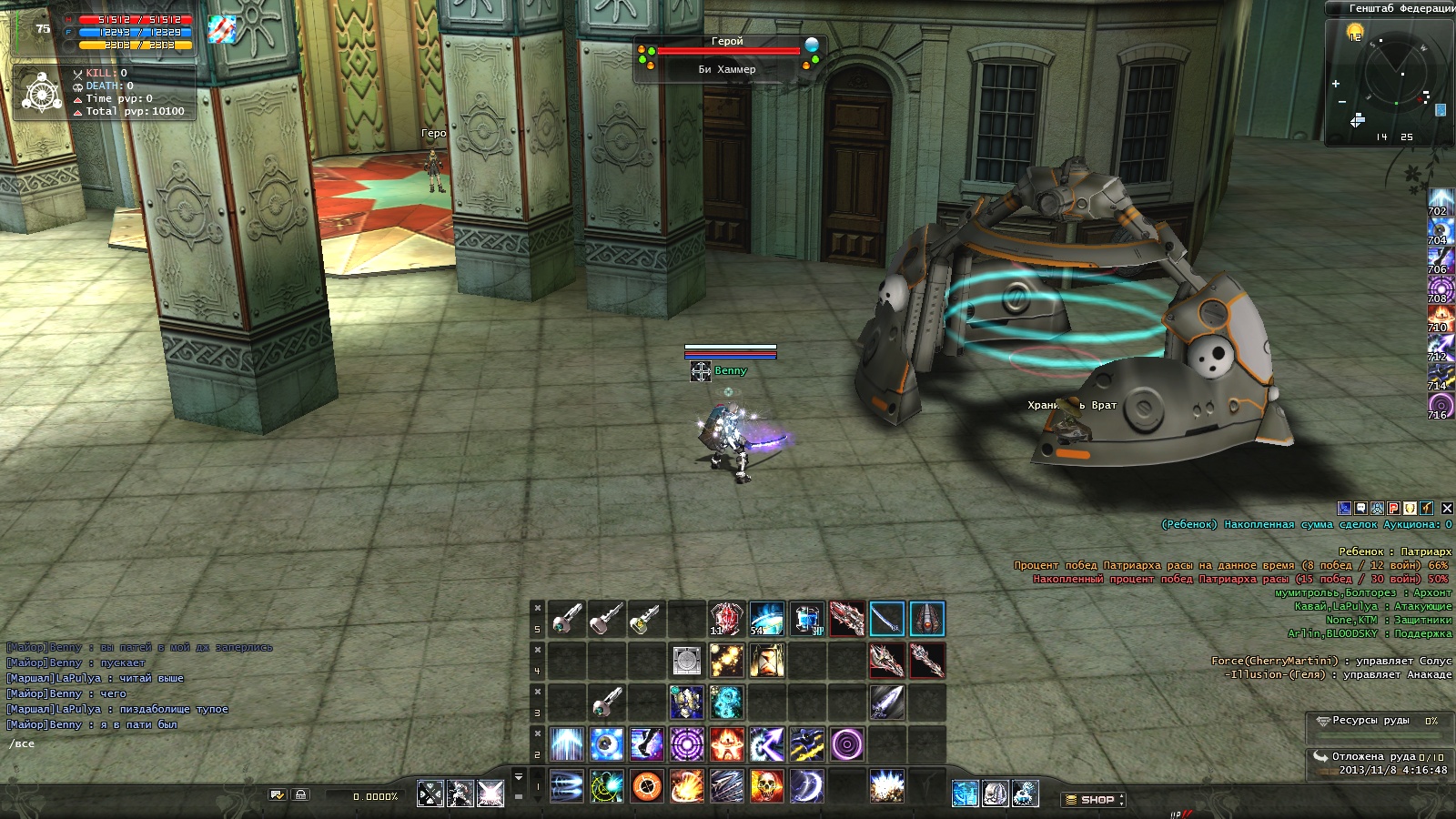This screenshot has height=819, width=1456.
Task: Use the blue HP potion slot
Action: pyautogui.click(x=806, y=619)
